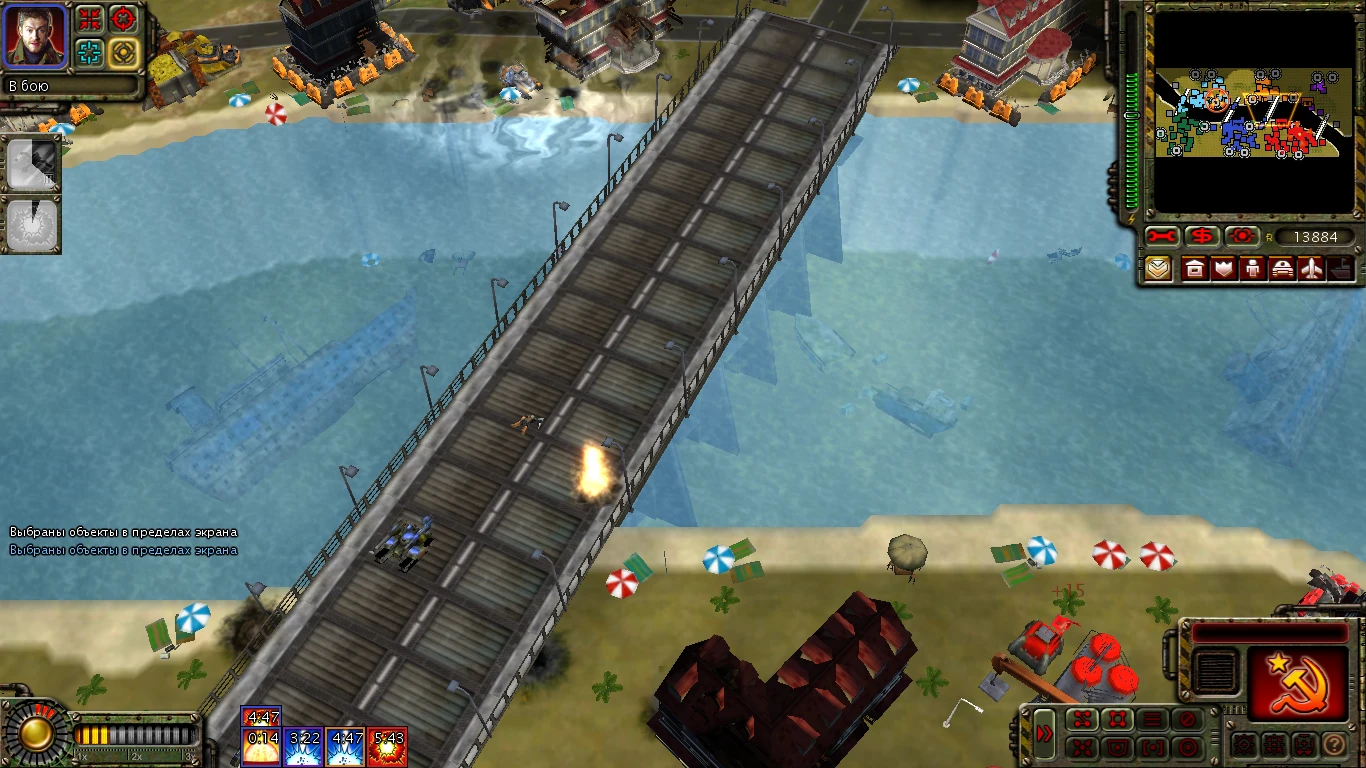Order units to scatter with the scatter icon
The image size is (1366, 768).
[x=1082, y=746]
